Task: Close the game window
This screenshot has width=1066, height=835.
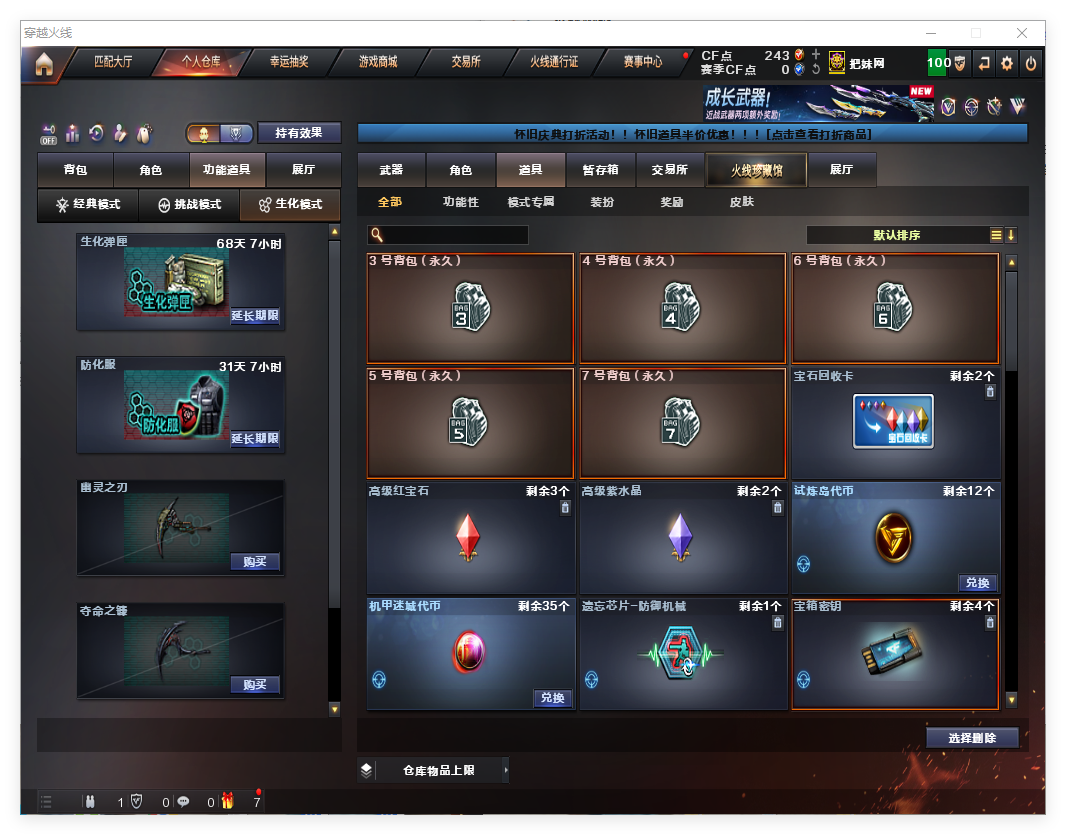Action: pyautogui.click(x=1022, y=33)
